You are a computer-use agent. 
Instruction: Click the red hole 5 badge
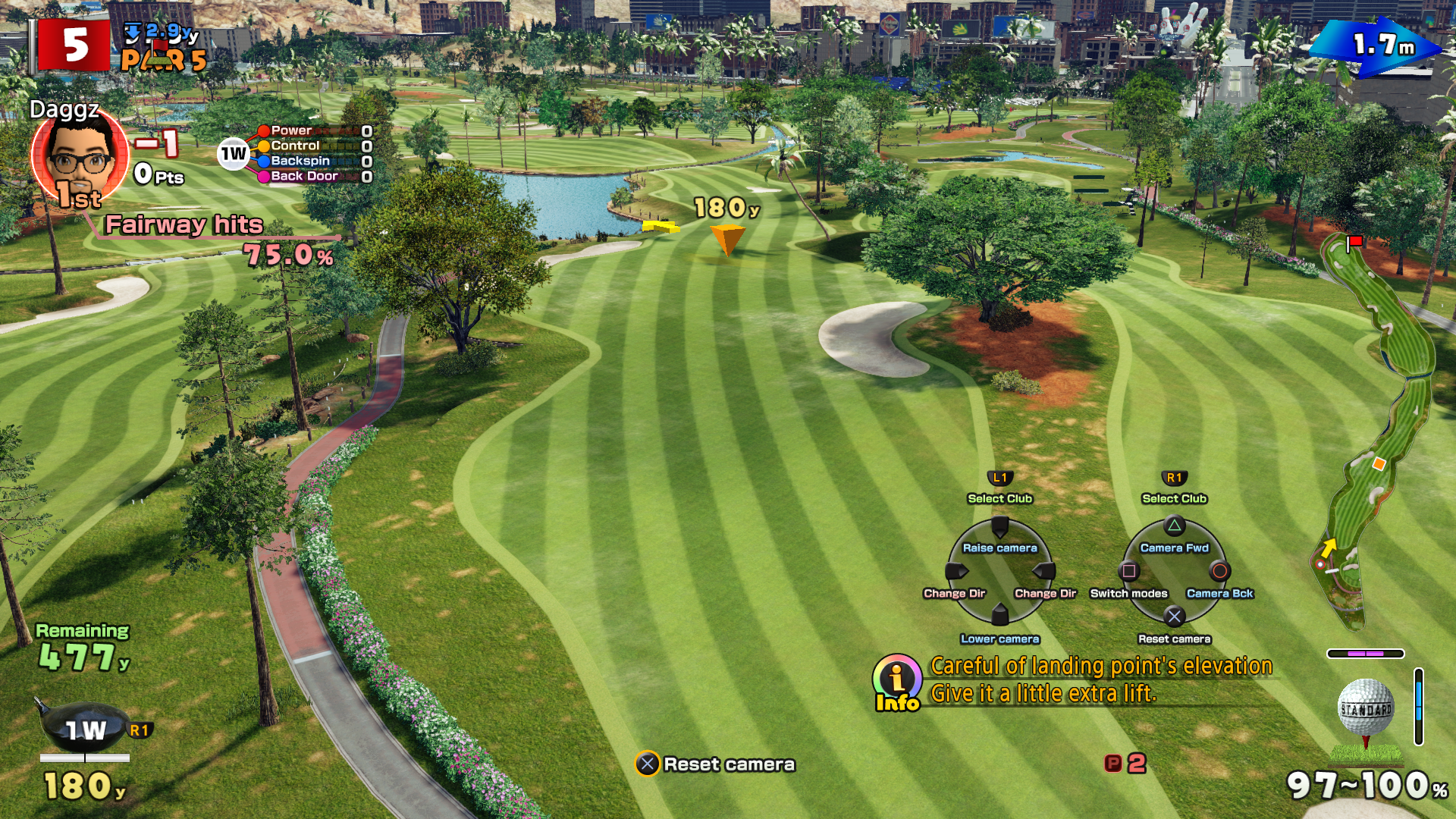(75, 45)
